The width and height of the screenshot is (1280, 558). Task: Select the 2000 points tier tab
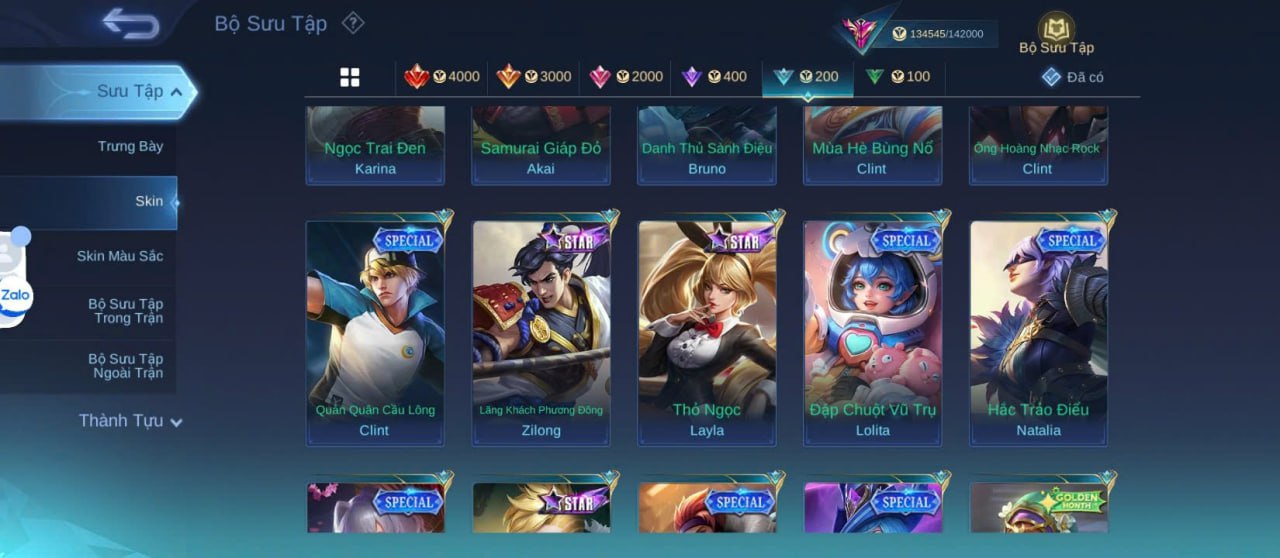click(x=626, y=77)
